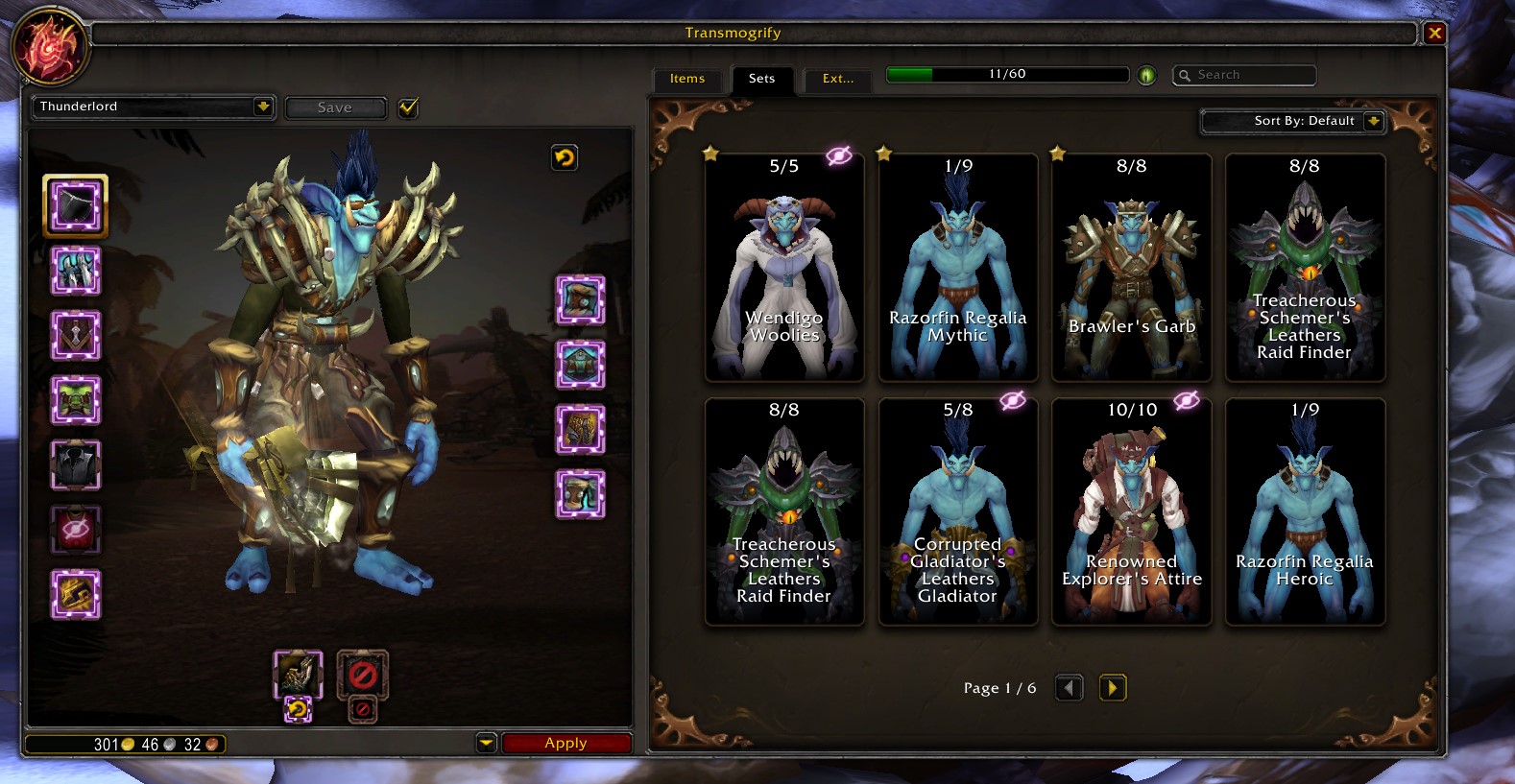Switch to the Items tab
This screenshot has height=784, width=1515.
click(x=687, y=79)
